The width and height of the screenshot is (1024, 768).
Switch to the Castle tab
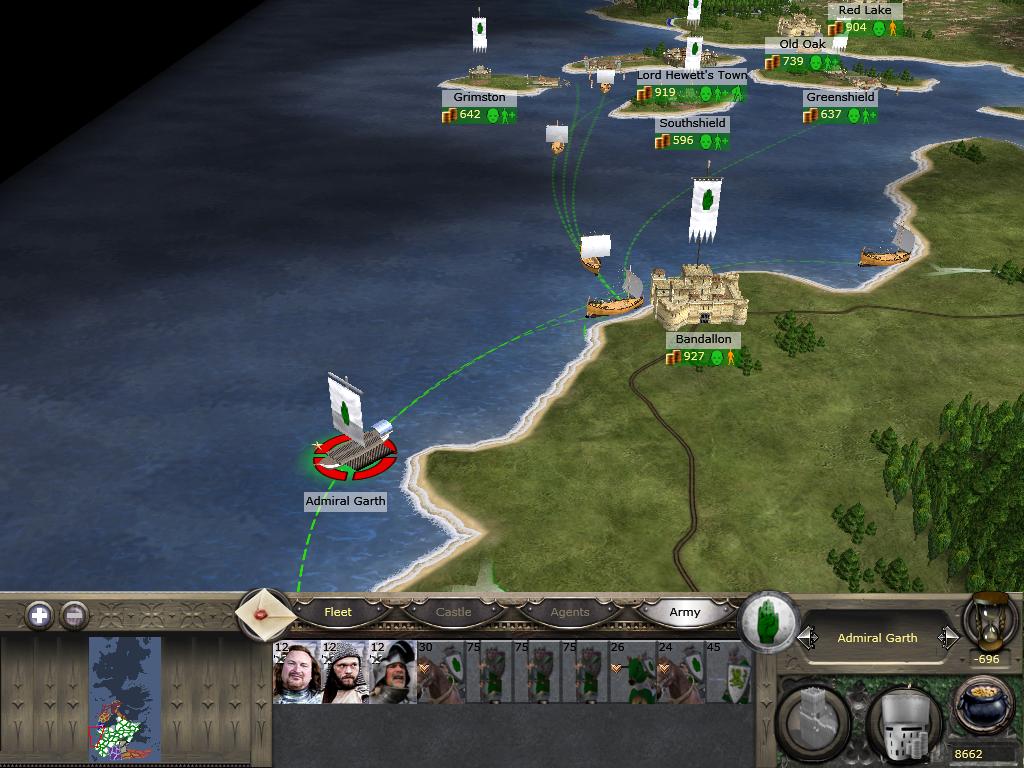453,612
